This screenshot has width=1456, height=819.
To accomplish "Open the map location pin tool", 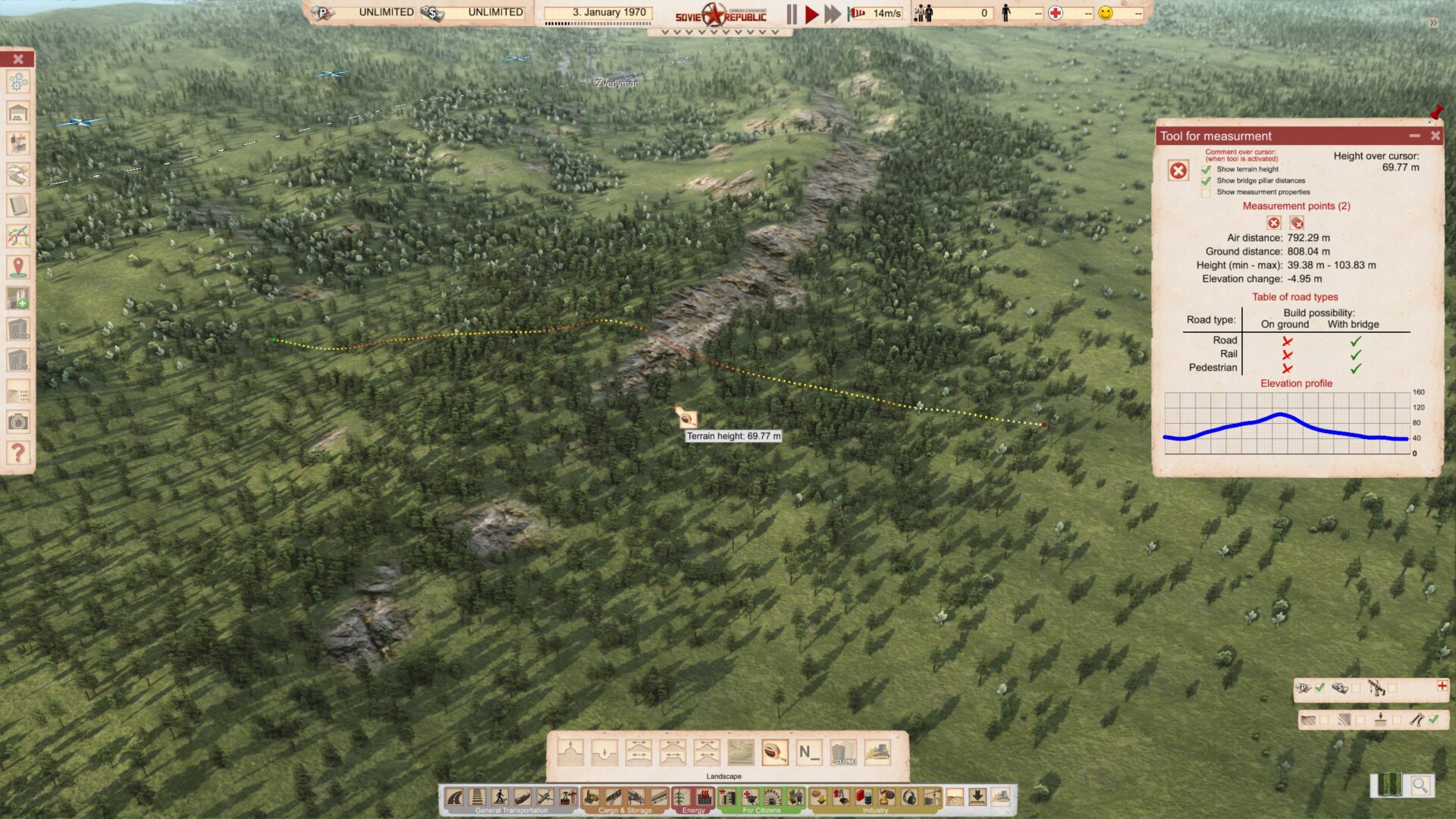I will point(18,267).
